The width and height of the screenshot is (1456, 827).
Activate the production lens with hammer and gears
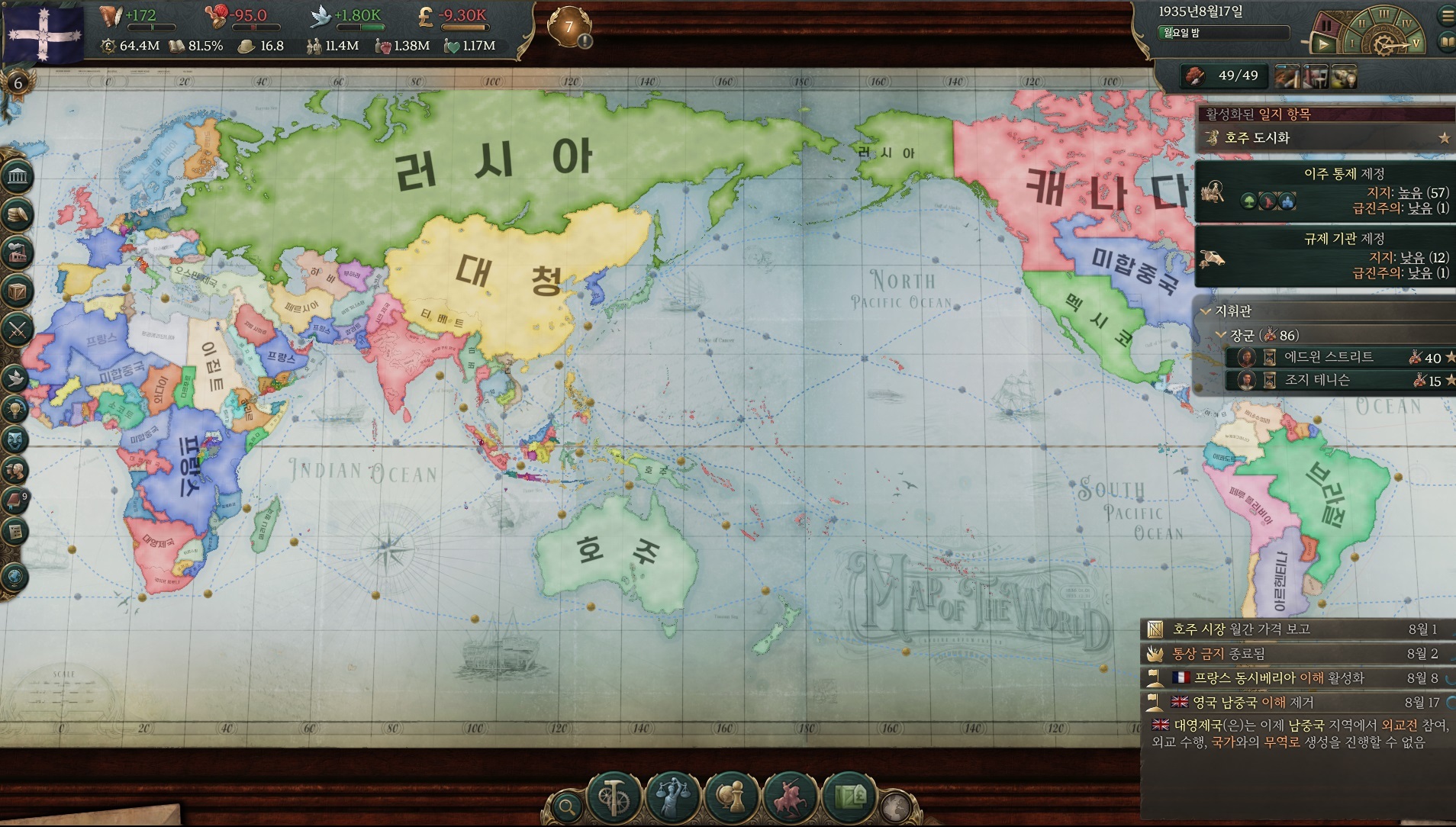point(613,798)
